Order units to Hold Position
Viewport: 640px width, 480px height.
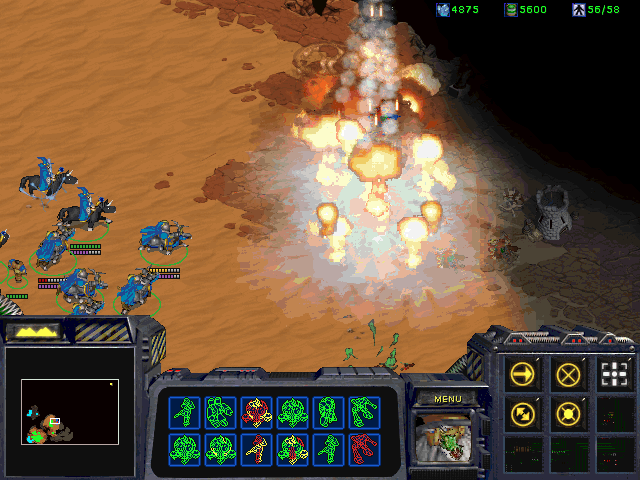[569, 411]
